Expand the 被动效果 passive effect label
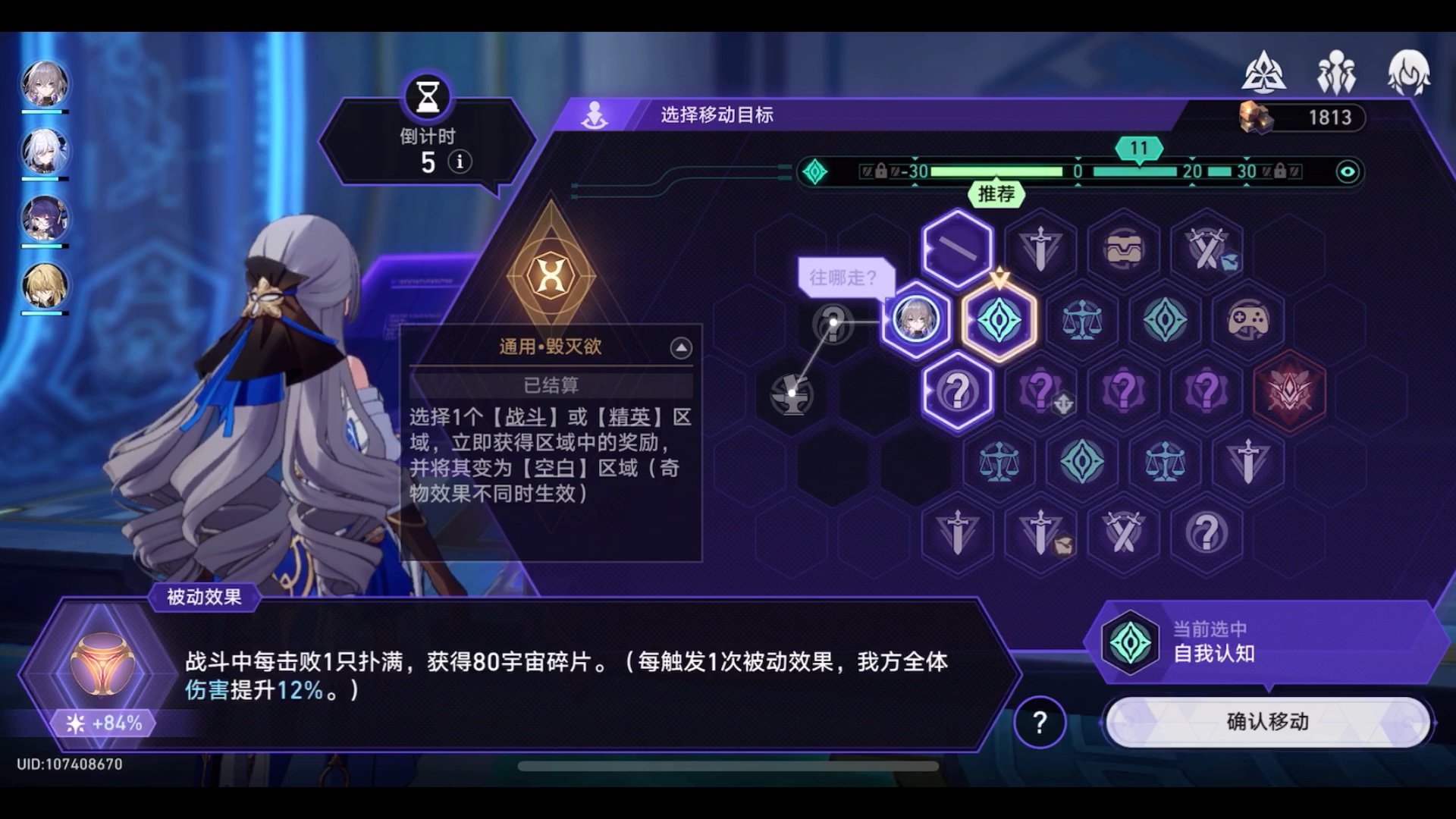Screen dimensions: 1456x819 205,598
